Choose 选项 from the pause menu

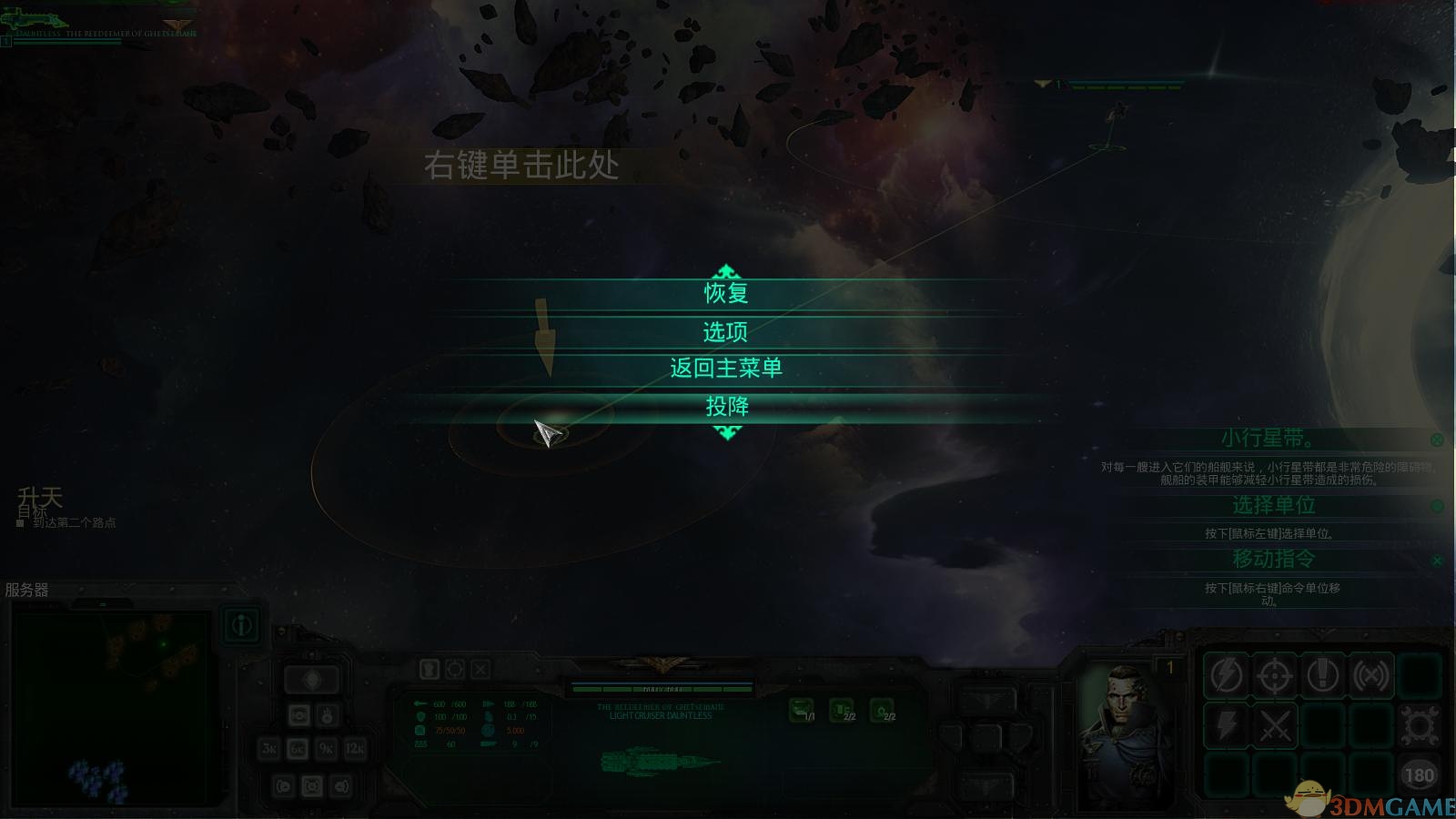pyautogui.click(x=726, y=332)
